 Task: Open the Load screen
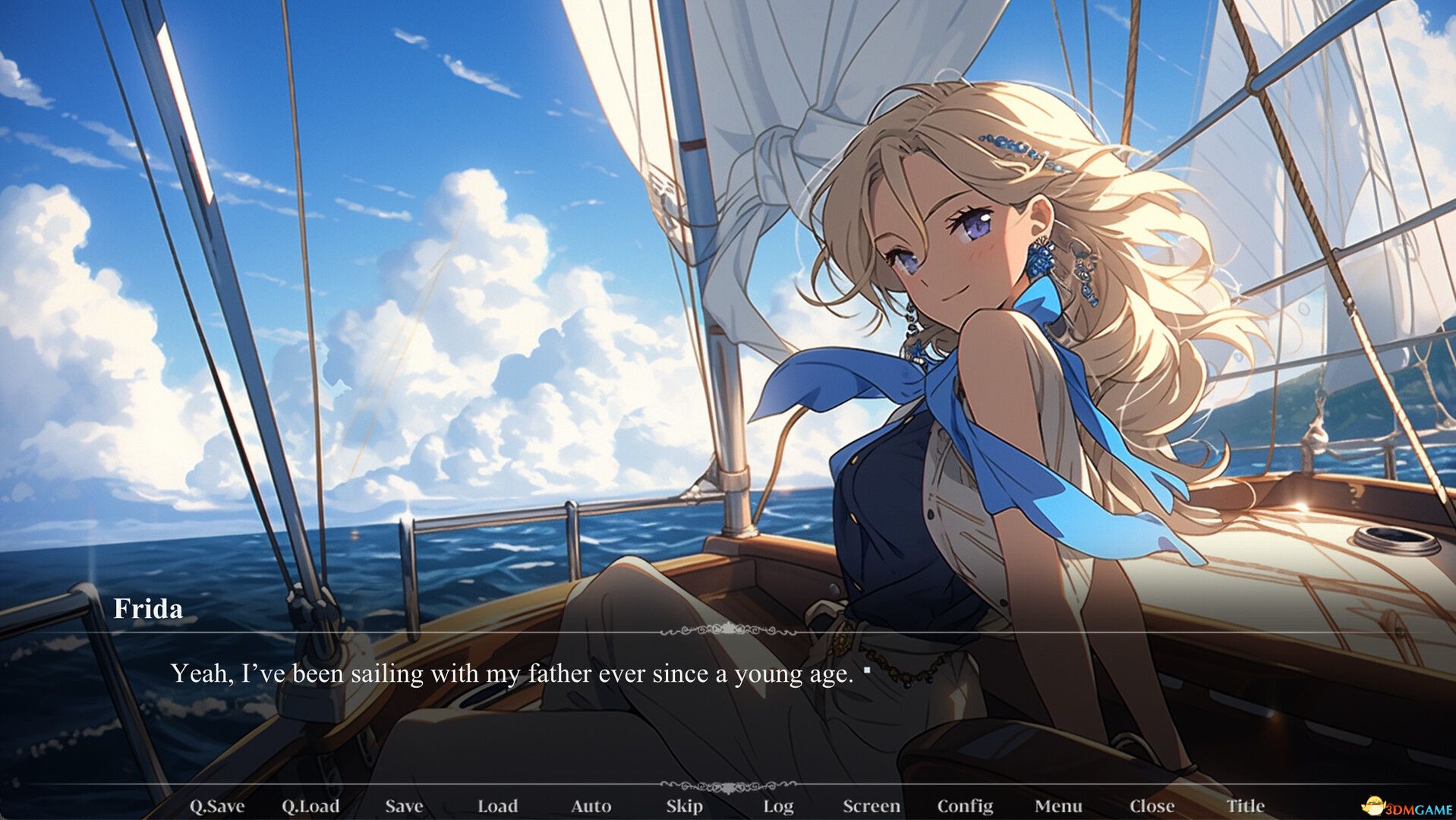coord(499,806)
